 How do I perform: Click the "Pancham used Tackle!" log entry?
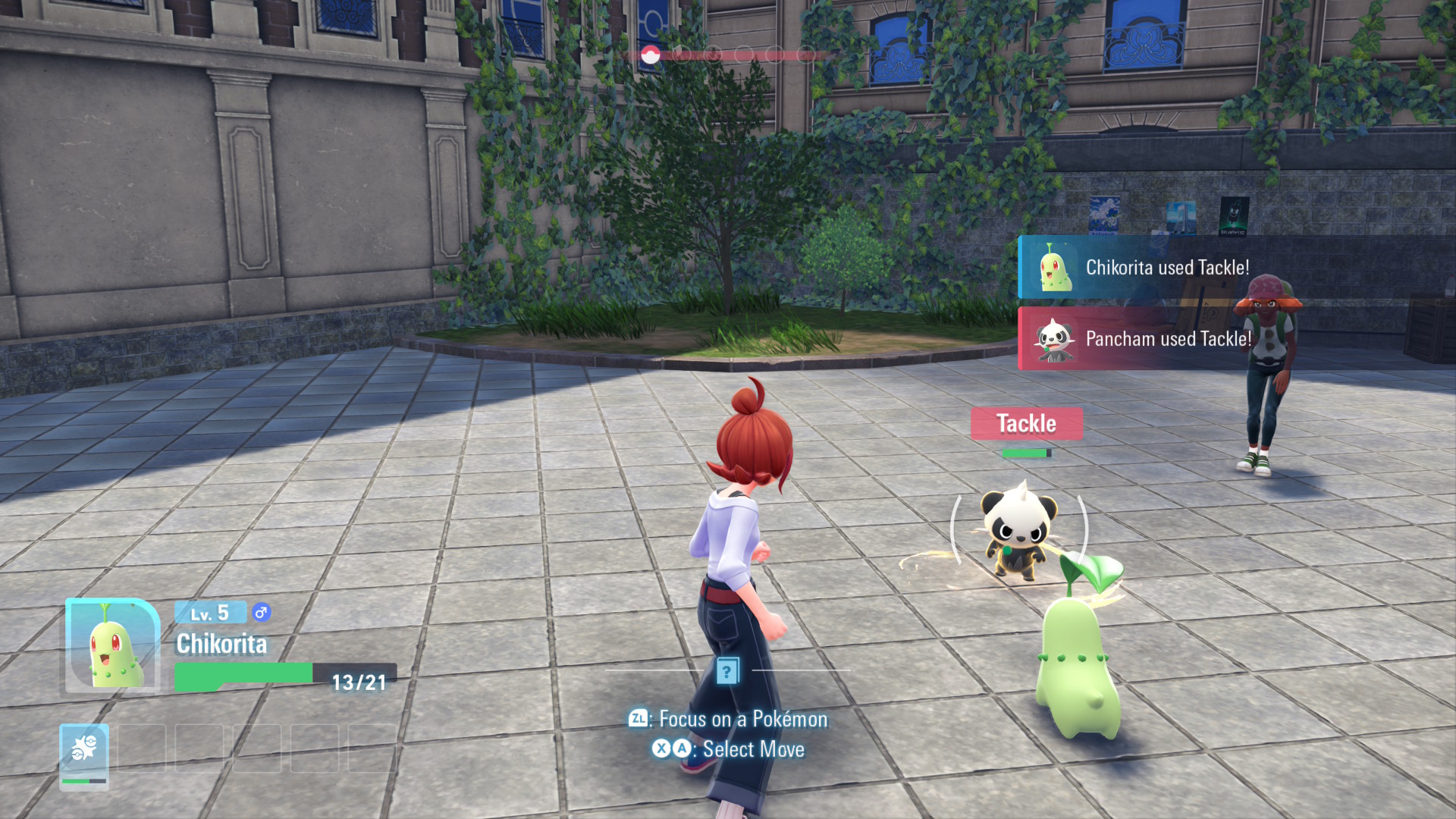click(x=1166, y=339)
